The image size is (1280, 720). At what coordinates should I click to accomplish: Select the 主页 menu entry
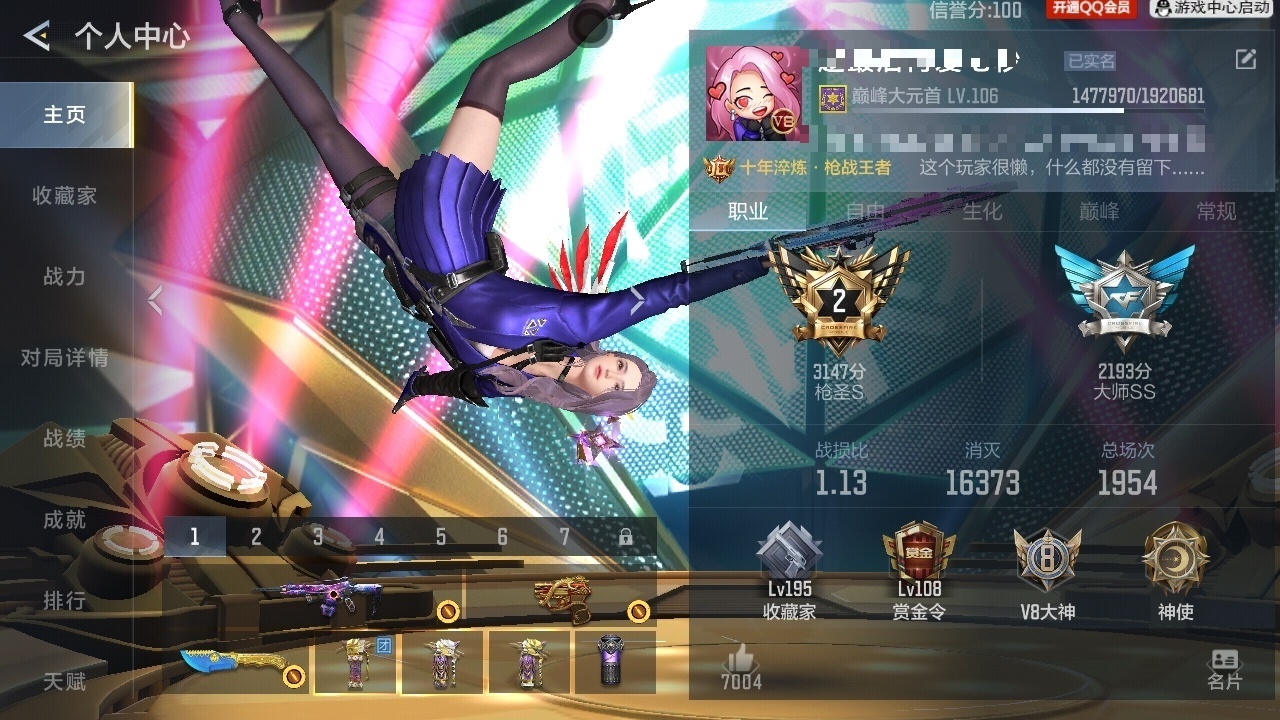click(x=65, y=115)
